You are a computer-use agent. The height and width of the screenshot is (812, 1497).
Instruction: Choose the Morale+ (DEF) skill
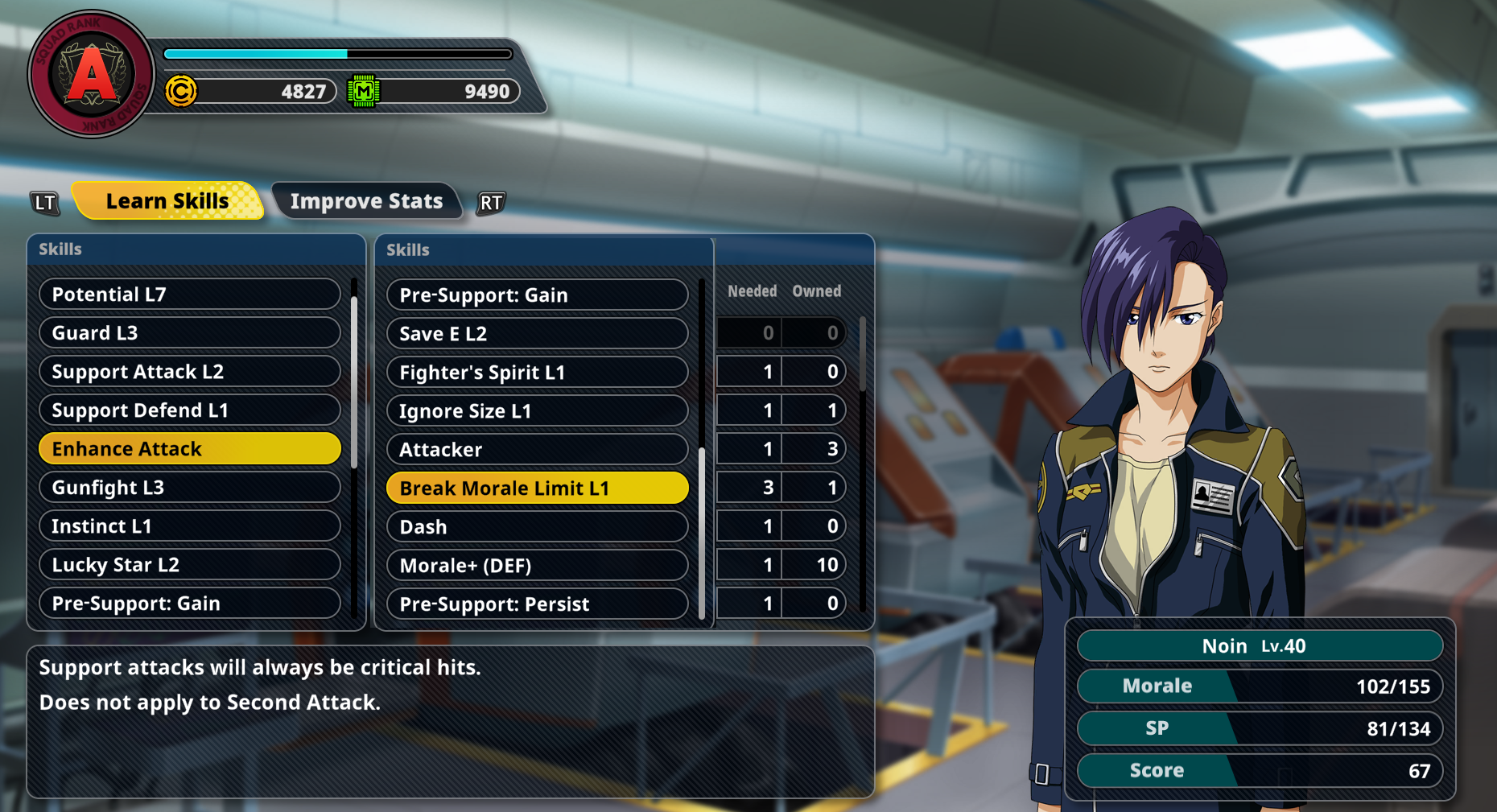click(x=537, y=566)
